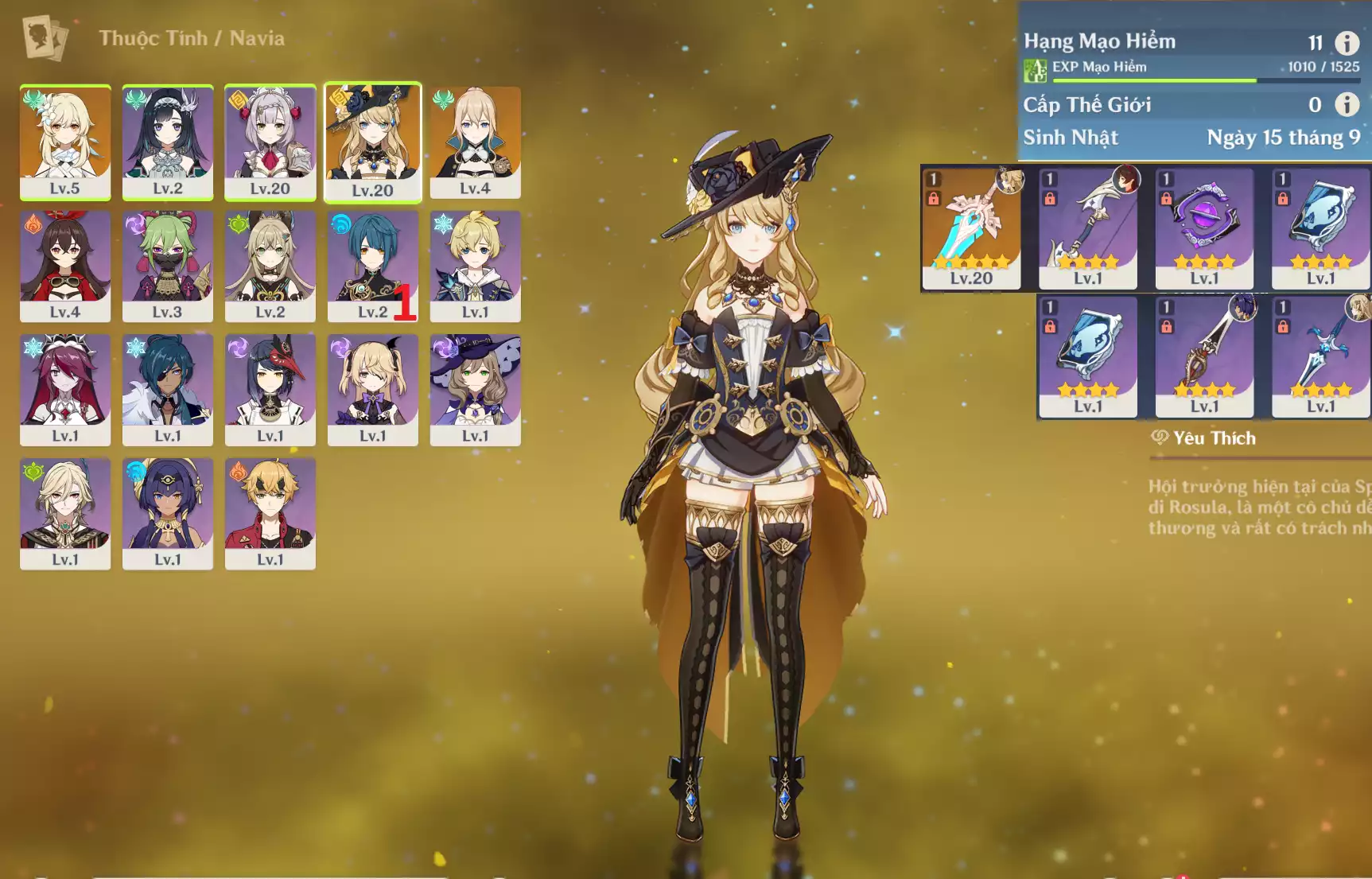1372x879 pixels.
Task: Select Lumine's Lv.5 character card
Action: pos(65,142)
